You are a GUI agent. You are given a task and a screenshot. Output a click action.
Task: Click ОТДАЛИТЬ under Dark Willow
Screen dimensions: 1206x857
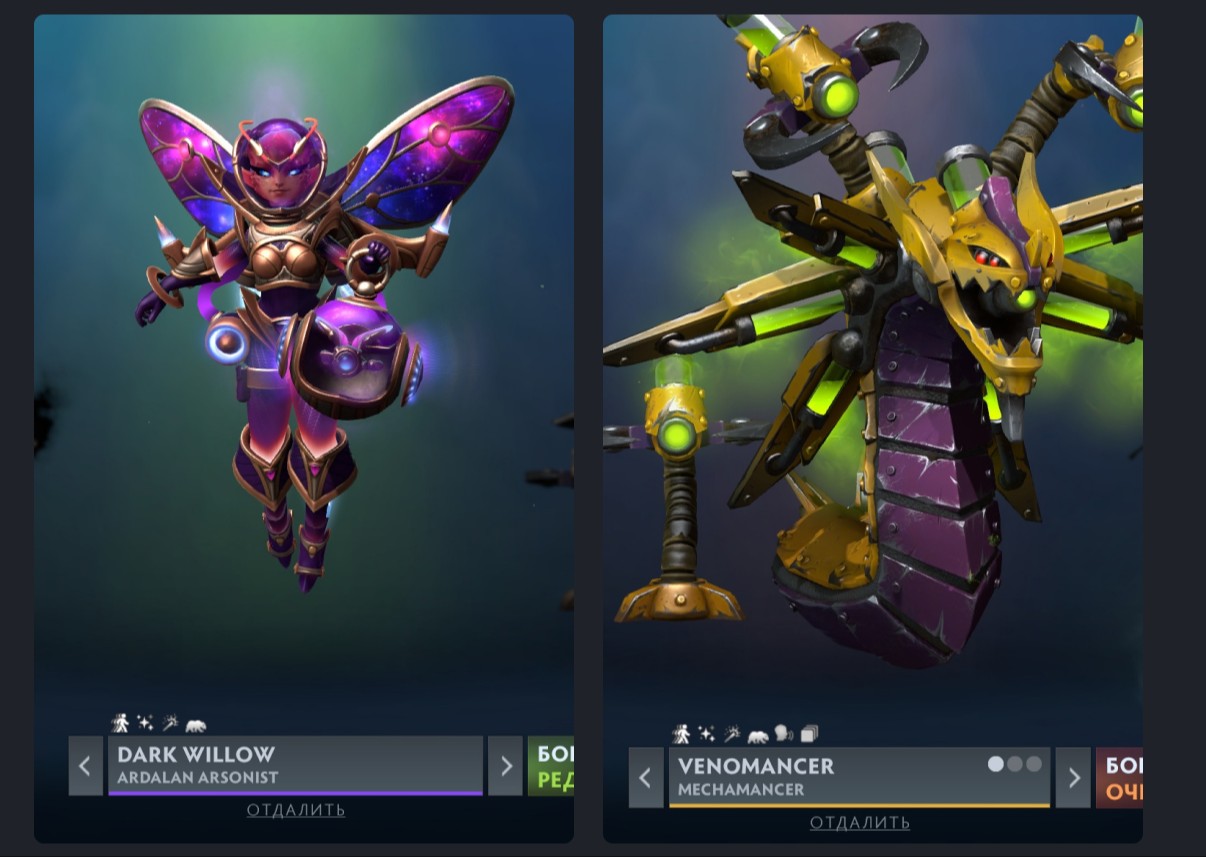(x=296, y=810)
